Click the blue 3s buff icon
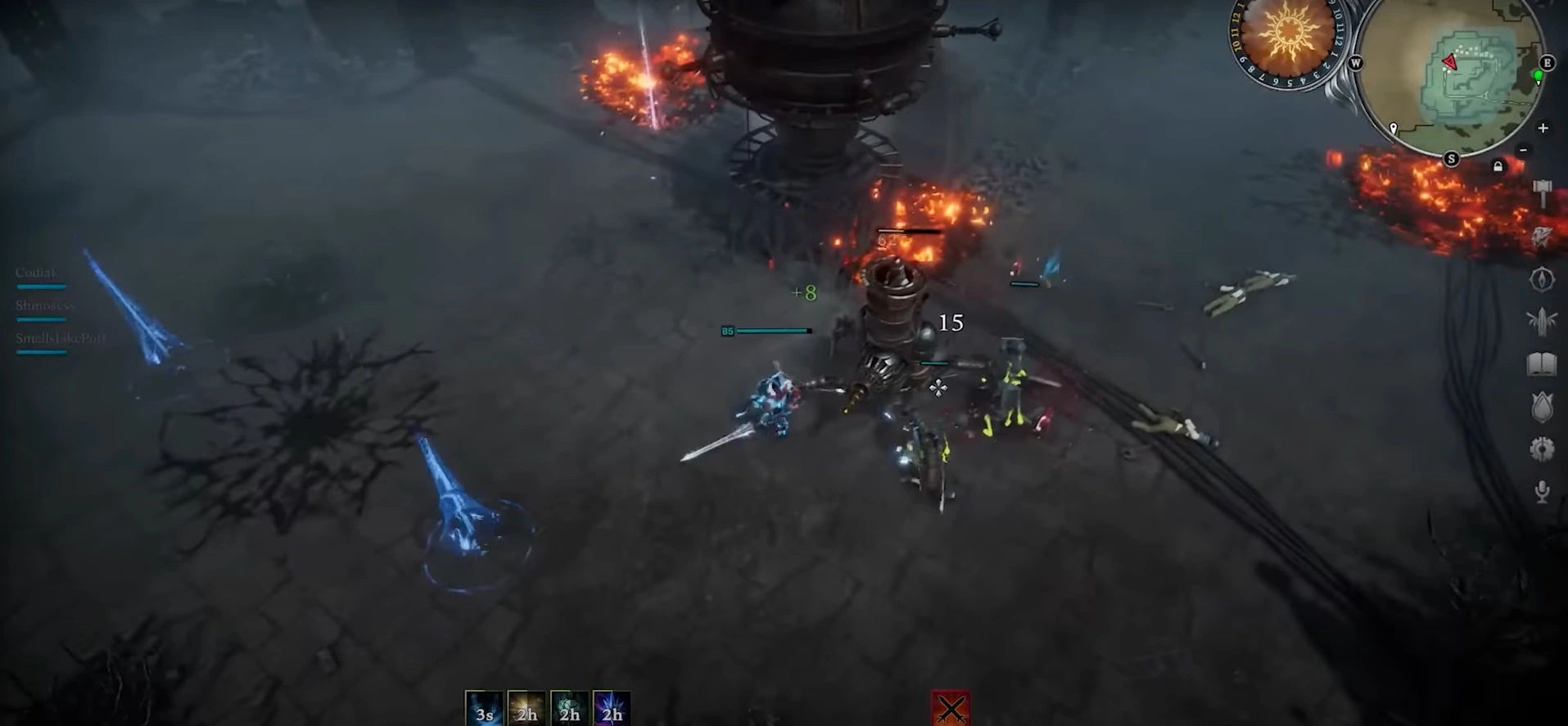 (484, 706)
